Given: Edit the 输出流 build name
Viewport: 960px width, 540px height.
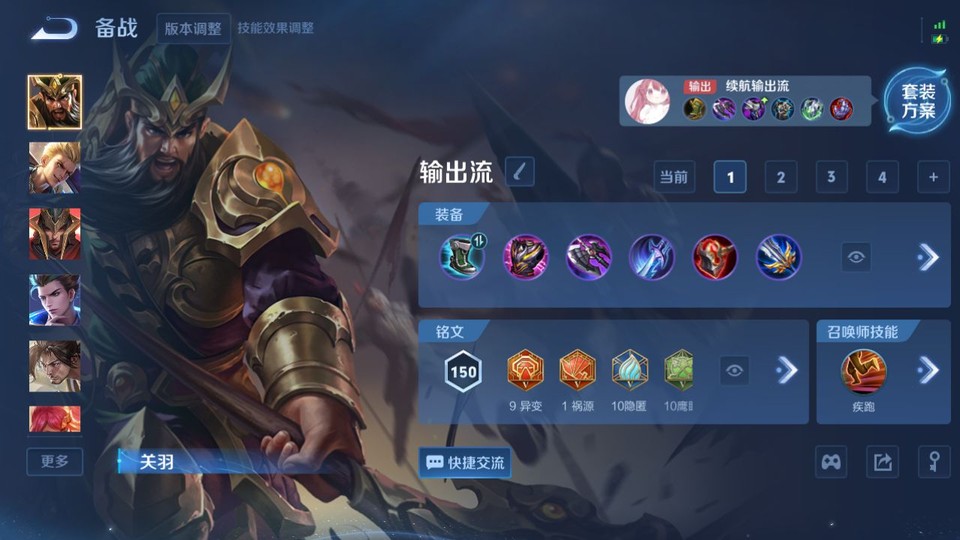Looking at the screenshot, I should click(519, 172).
